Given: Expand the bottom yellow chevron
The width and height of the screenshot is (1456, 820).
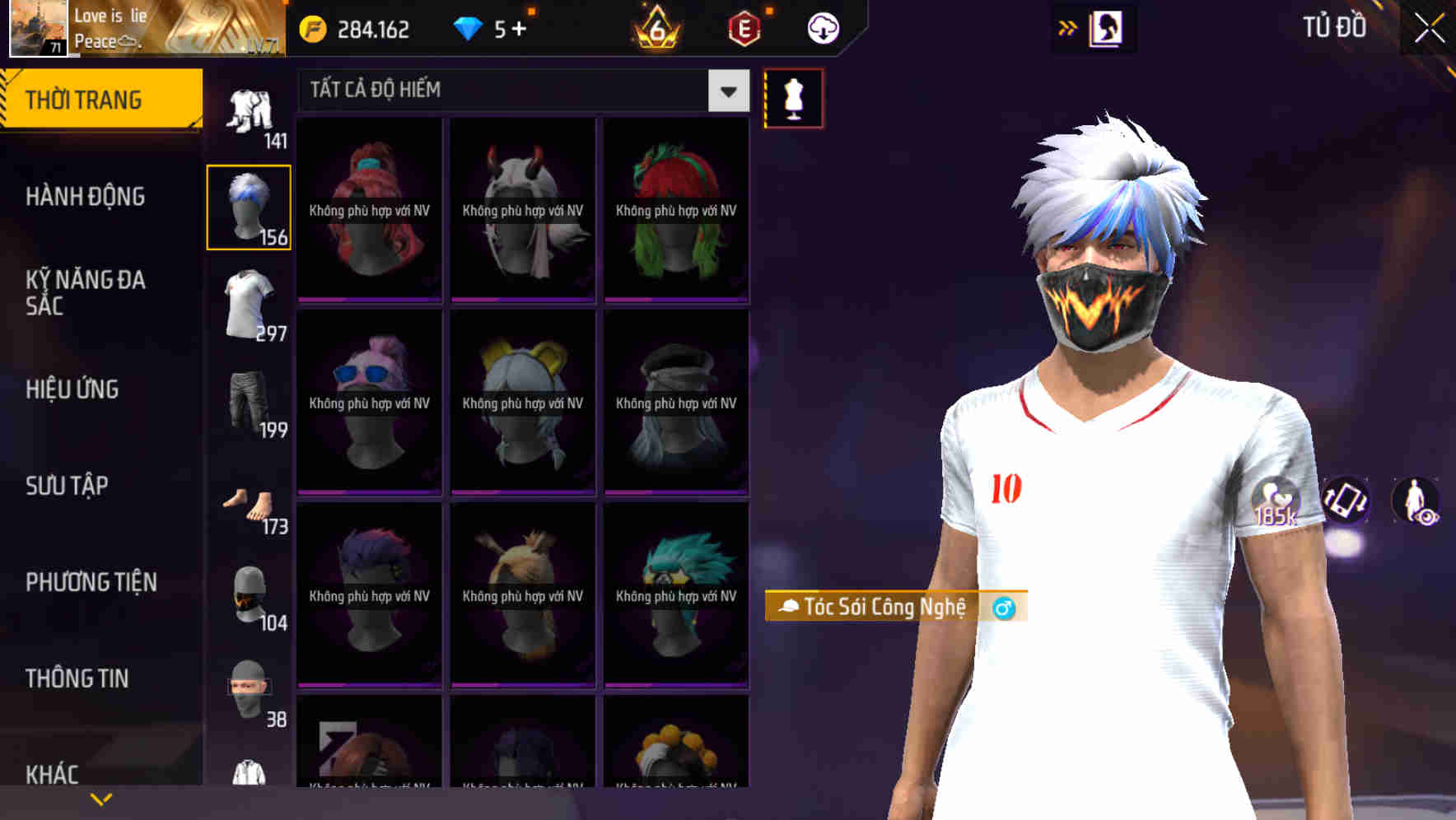Looking at the screenshot, I should 101,798.
